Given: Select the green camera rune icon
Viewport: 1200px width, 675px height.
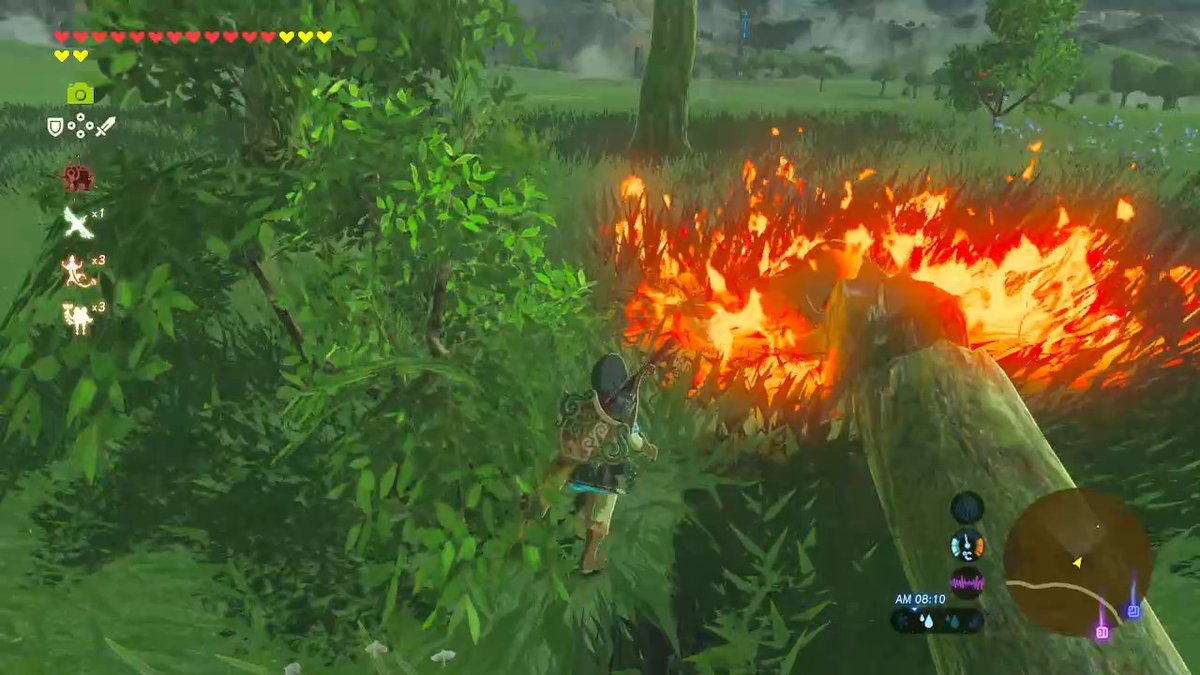Looking at the screenshot, I should (80, 94).
